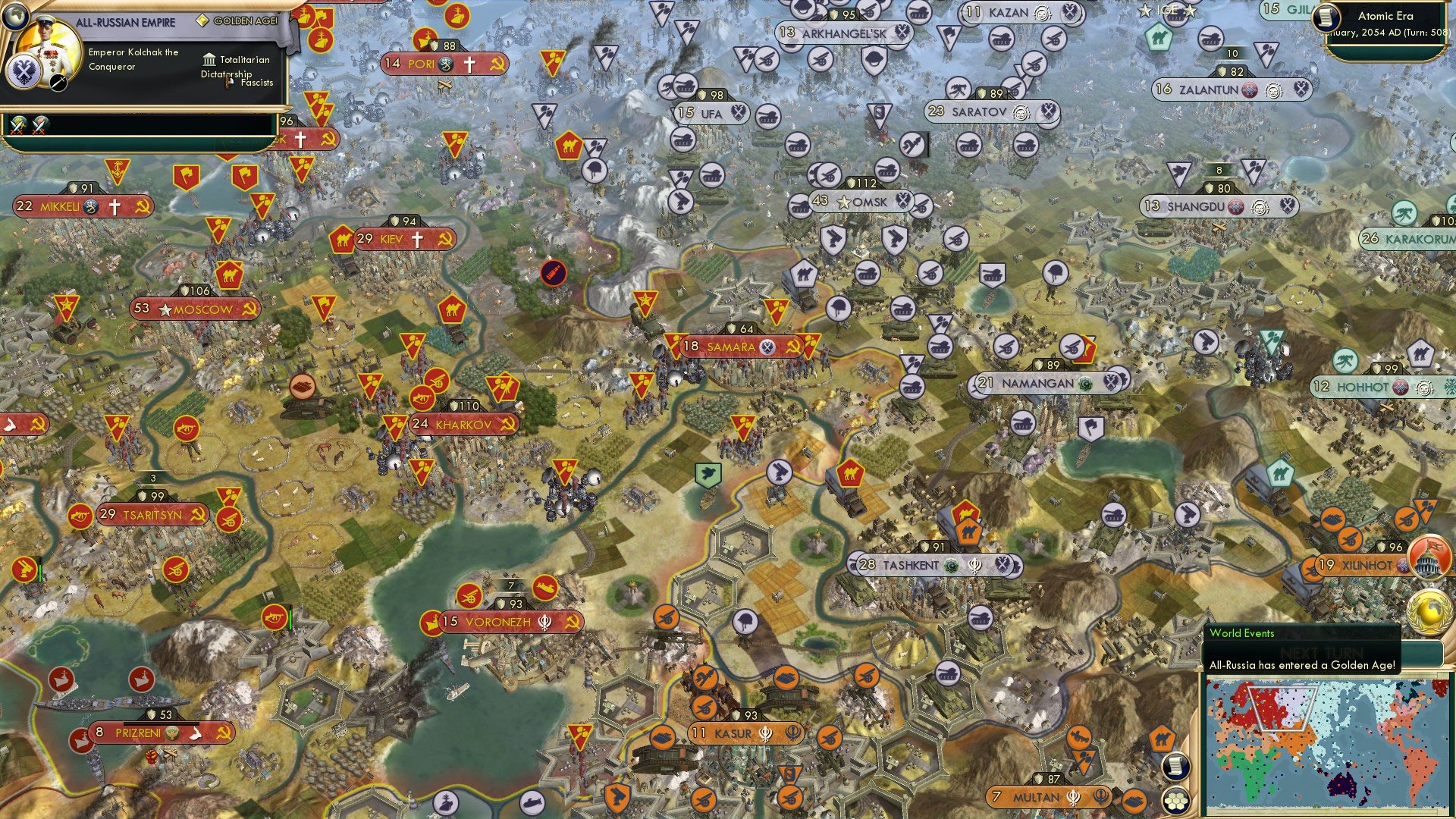The width and height of the screenshot is (1456, 819).
Task: Select the Moscow city banner
Action: 193,309
